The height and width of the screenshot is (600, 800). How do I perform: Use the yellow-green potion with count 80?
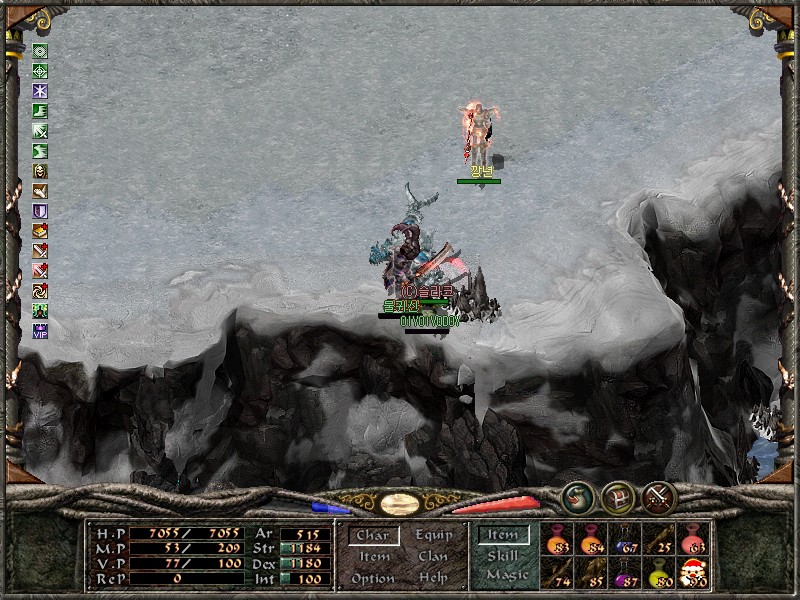coord(660,573)
